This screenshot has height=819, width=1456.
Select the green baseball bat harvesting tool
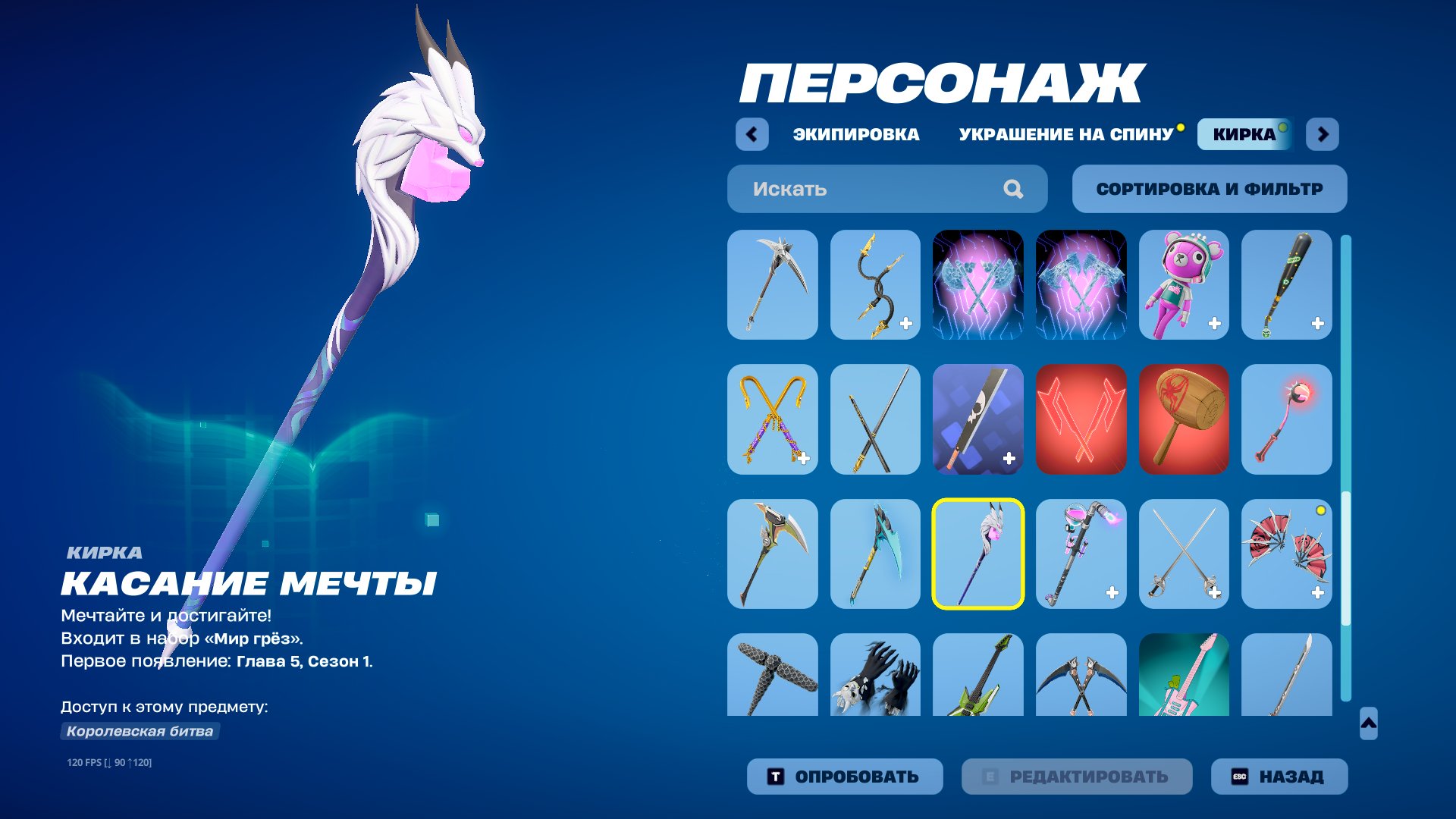point(1287,284)
